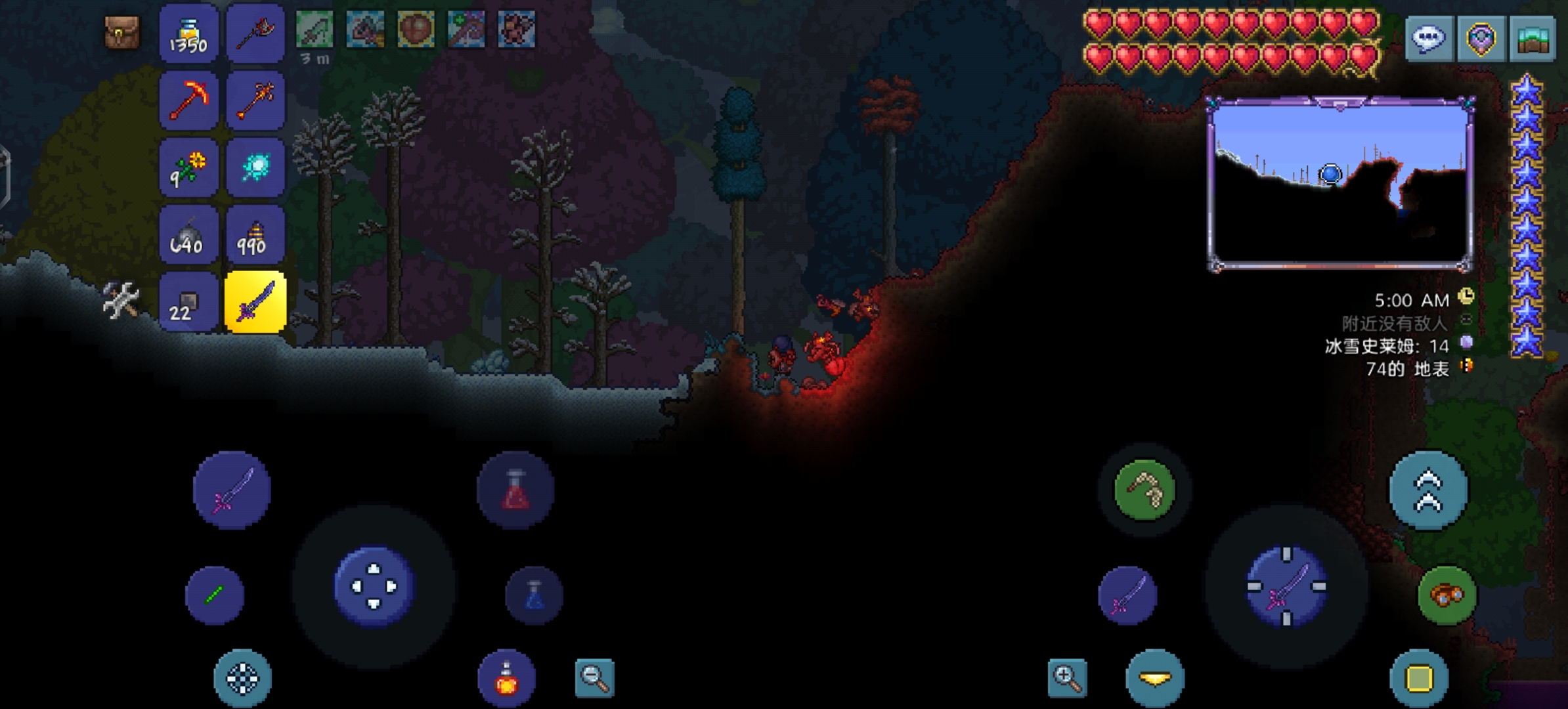Pick the highlighted purple sword slot

pos(255,303)
